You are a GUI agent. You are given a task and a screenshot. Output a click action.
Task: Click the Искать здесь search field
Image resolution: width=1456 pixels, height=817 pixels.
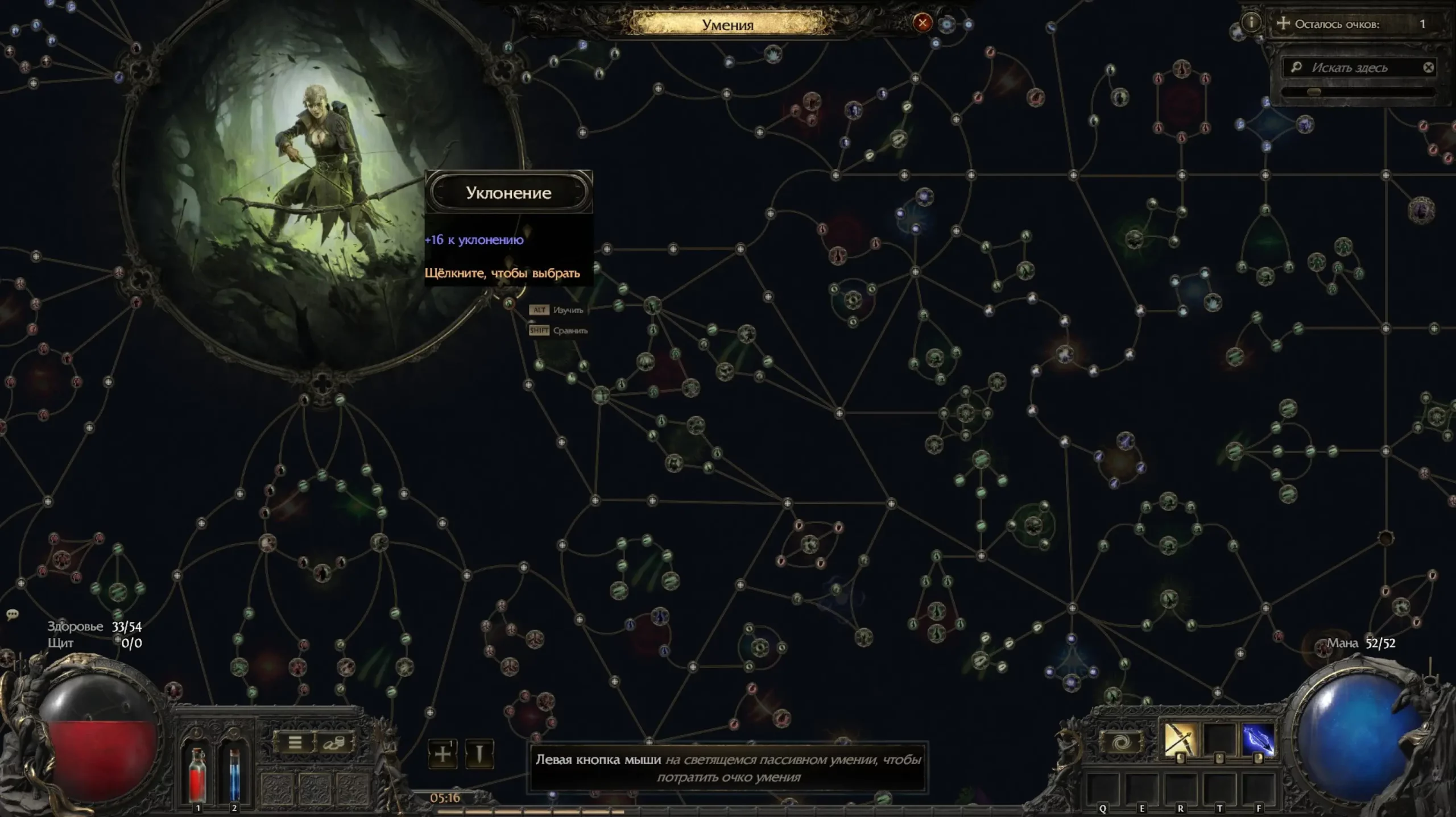click(x=1356, y=68)
